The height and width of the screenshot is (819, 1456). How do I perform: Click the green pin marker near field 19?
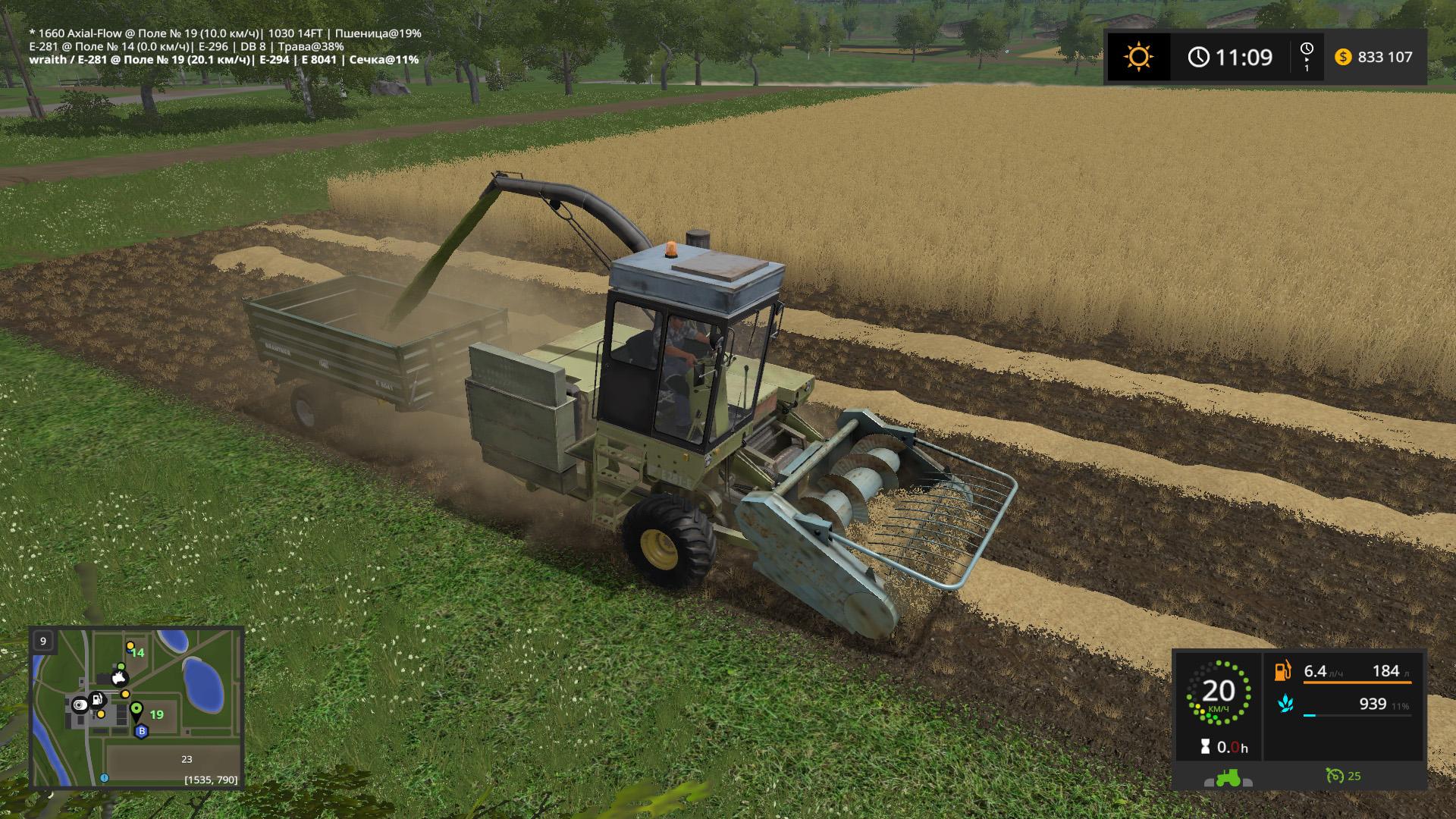[136, 711]
